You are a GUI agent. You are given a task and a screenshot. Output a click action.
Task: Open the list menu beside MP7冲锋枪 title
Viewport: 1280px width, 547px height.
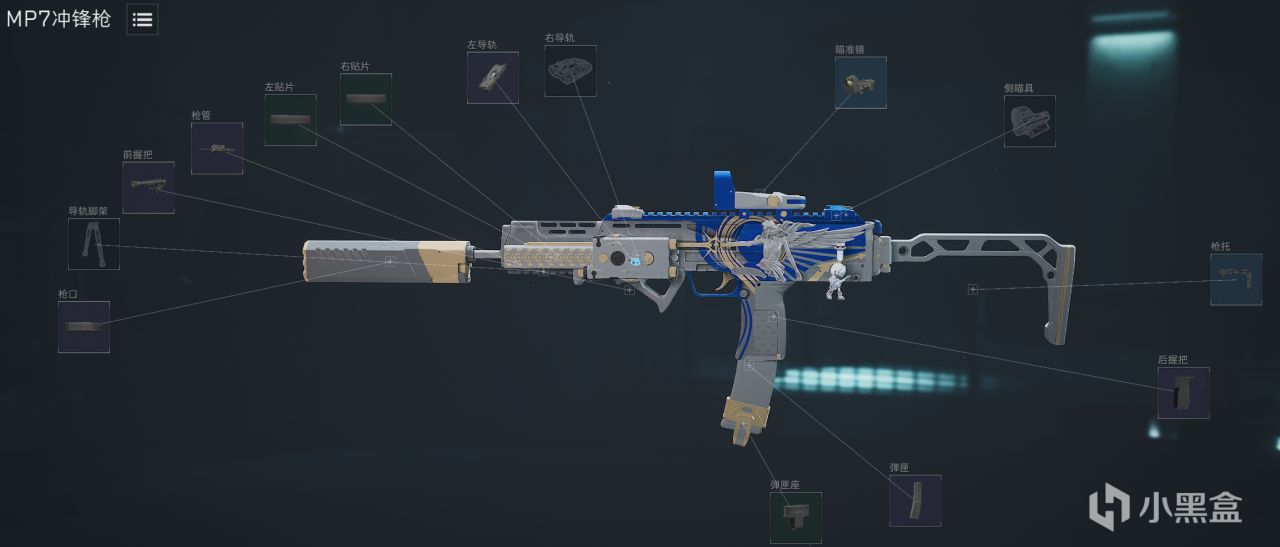coord(142,19)
